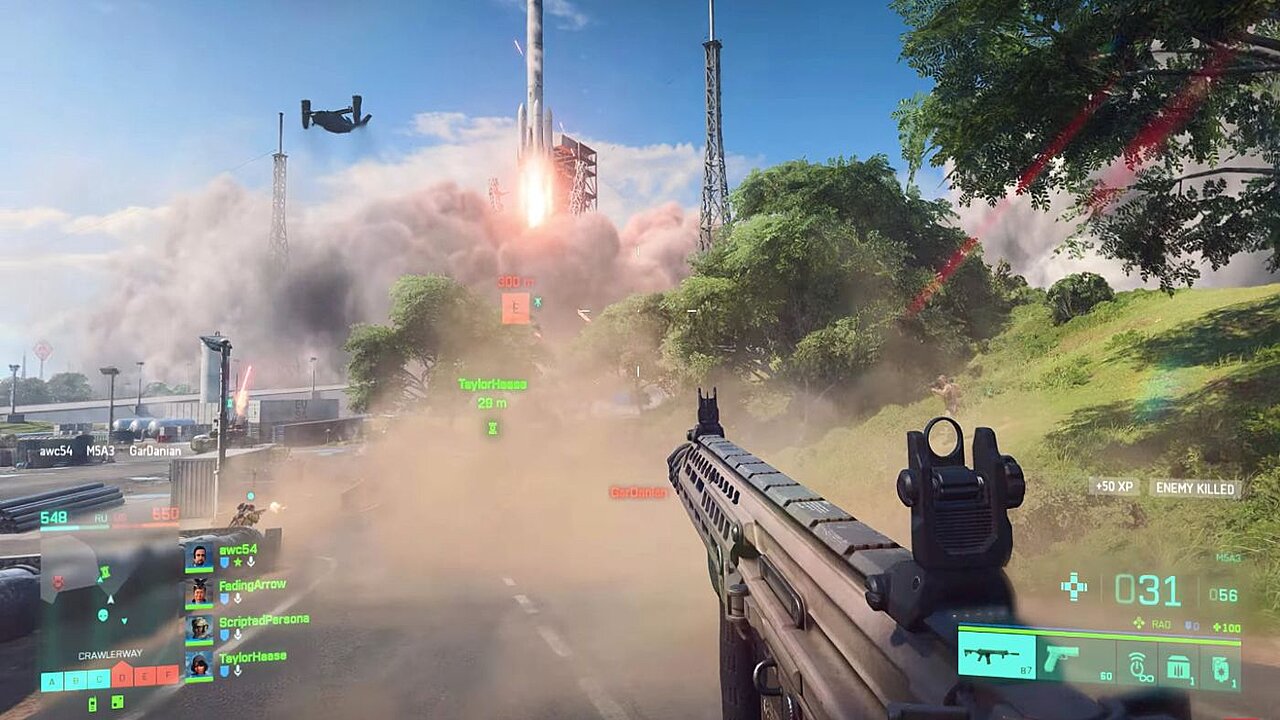This screenshot has width=1280, height=720.
Task: Choose the grenade throwable slot
Action: tap(1220, 664)
